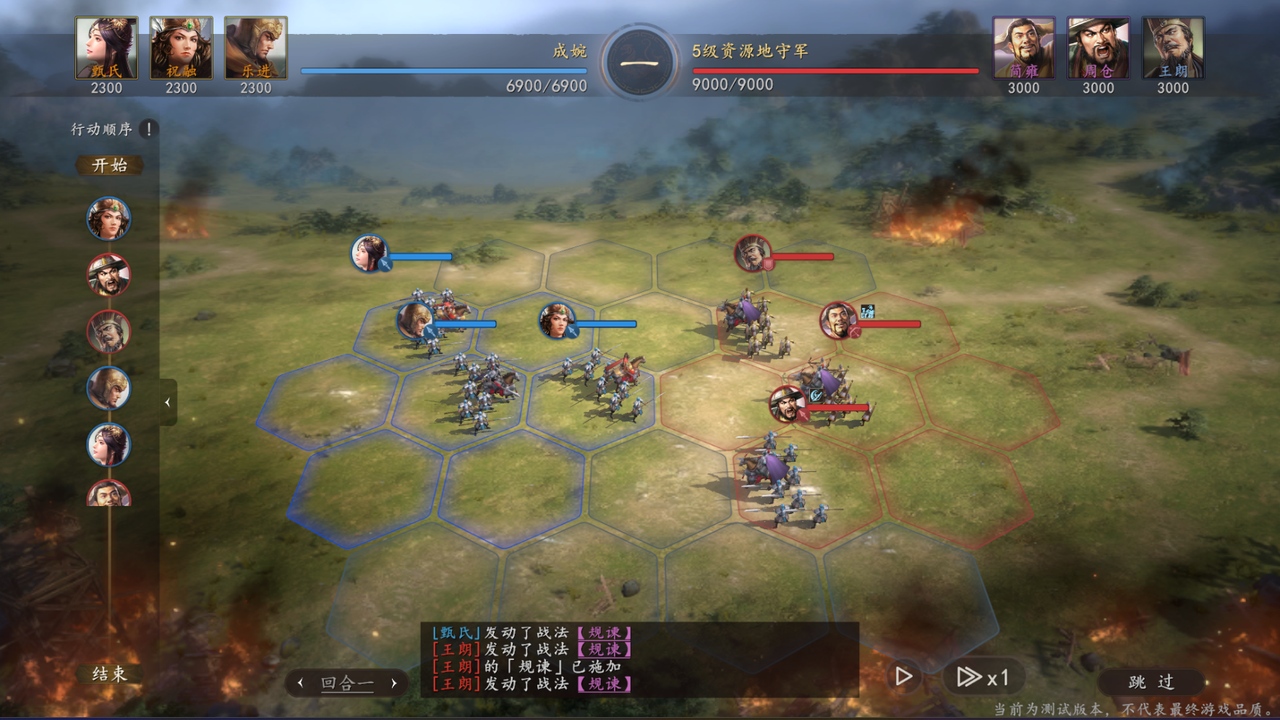Change the x1 playback speed

pyautogui.click(x=982, y=677)
